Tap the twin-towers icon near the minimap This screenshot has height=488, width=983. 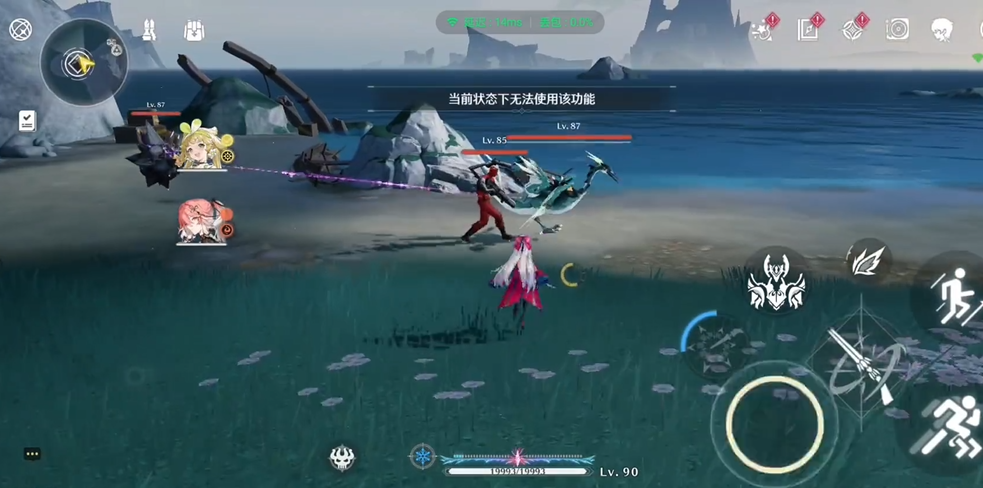click(x=149, y=30)
